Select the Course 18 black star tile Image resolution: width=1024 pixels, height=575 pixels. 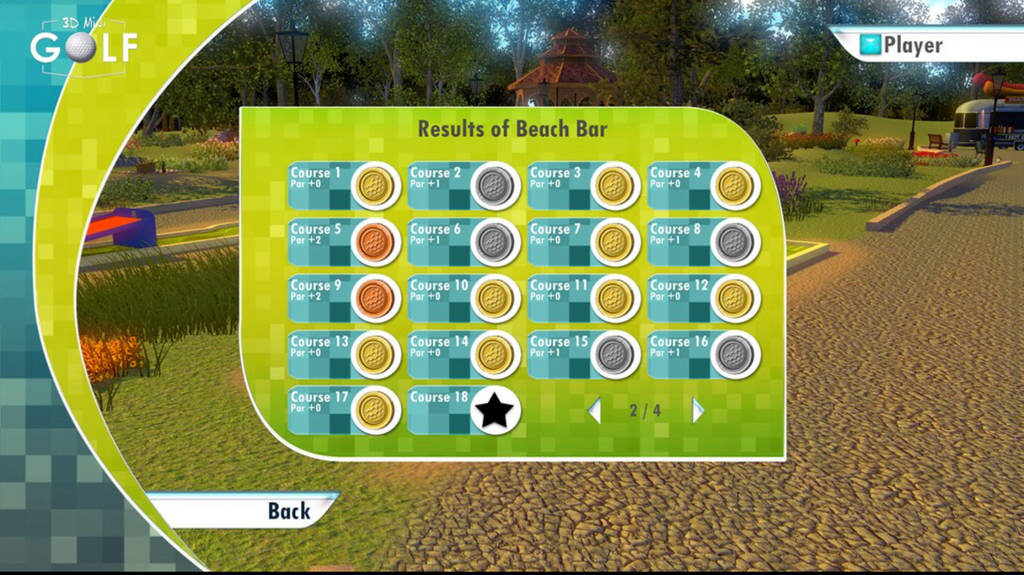[x=463, y=409]
